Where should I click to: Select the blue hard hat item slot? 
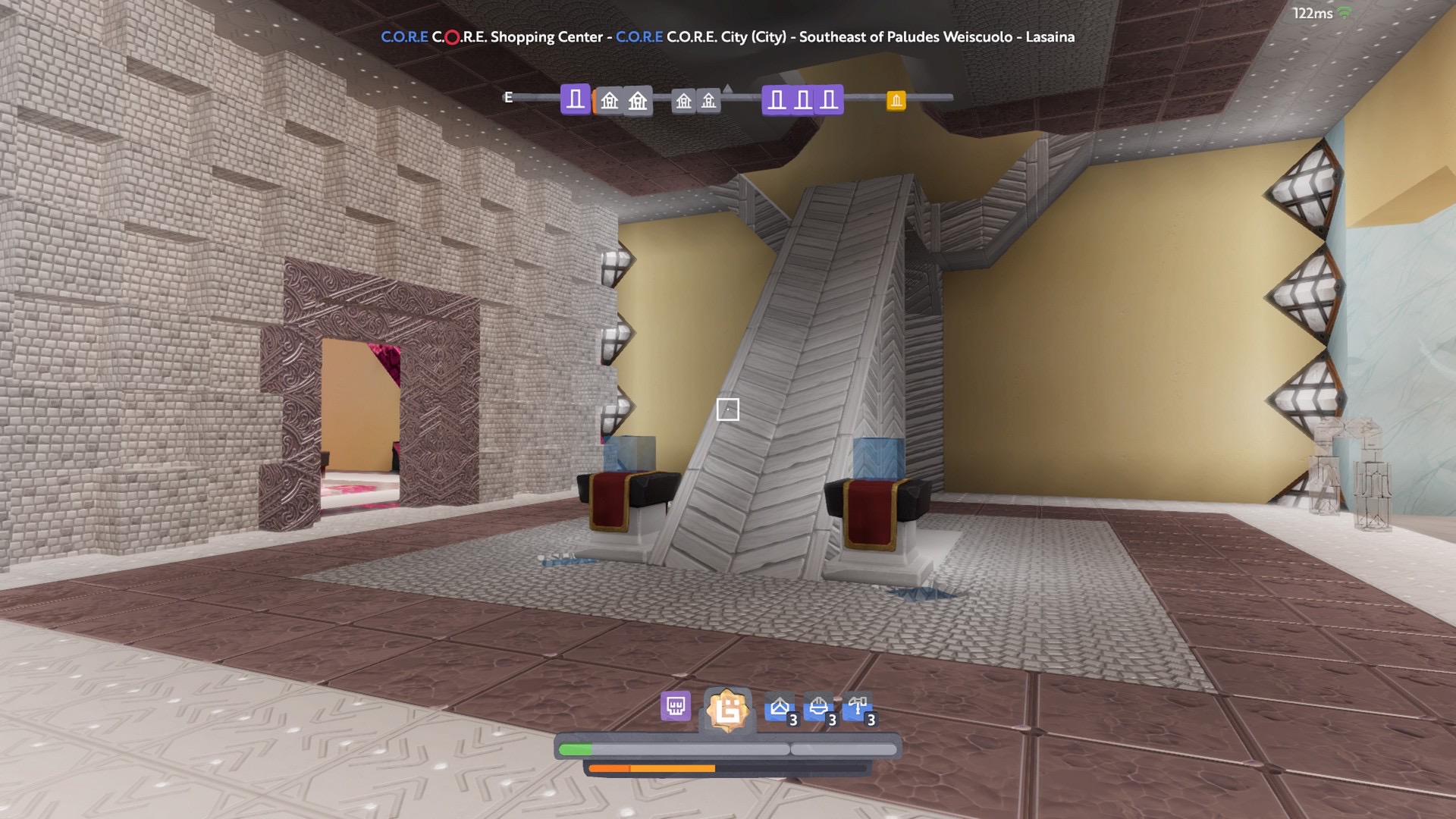[819, 708]
